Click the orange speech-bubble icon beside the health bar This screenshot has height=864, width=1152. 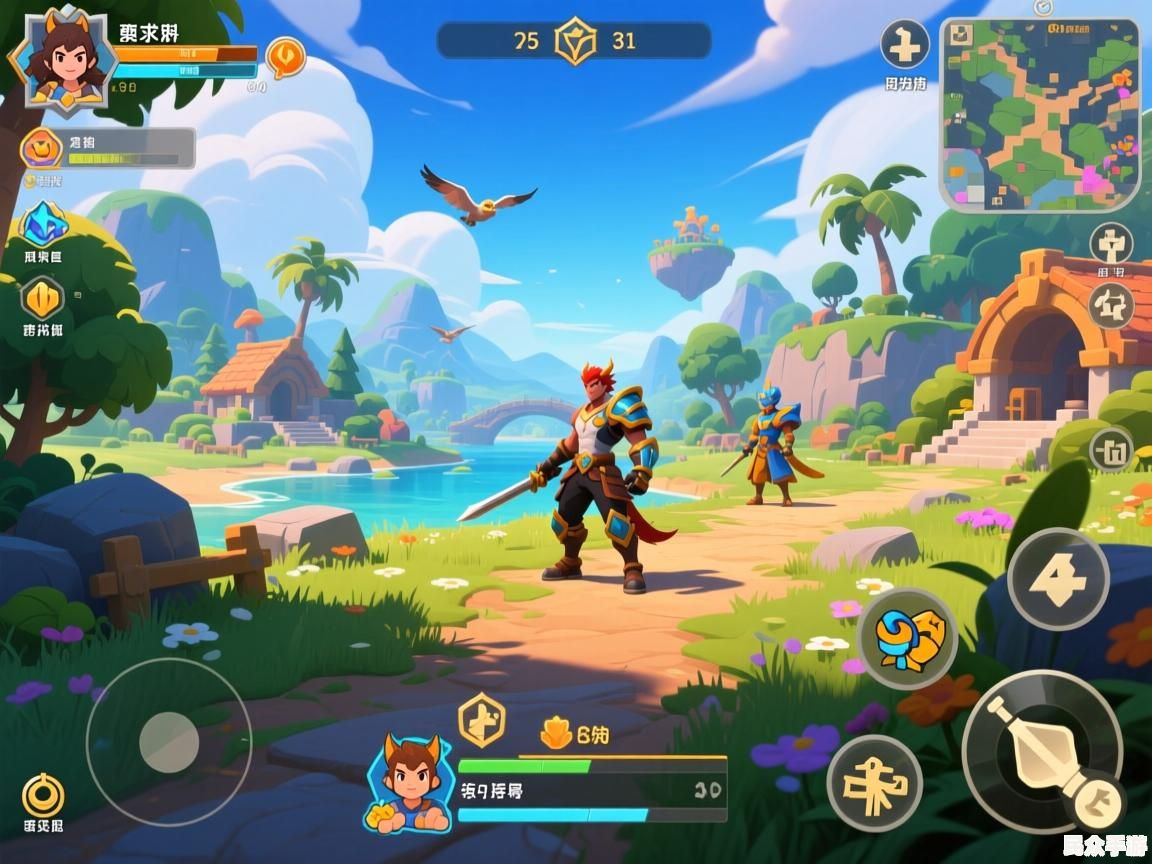pos(285,55)
